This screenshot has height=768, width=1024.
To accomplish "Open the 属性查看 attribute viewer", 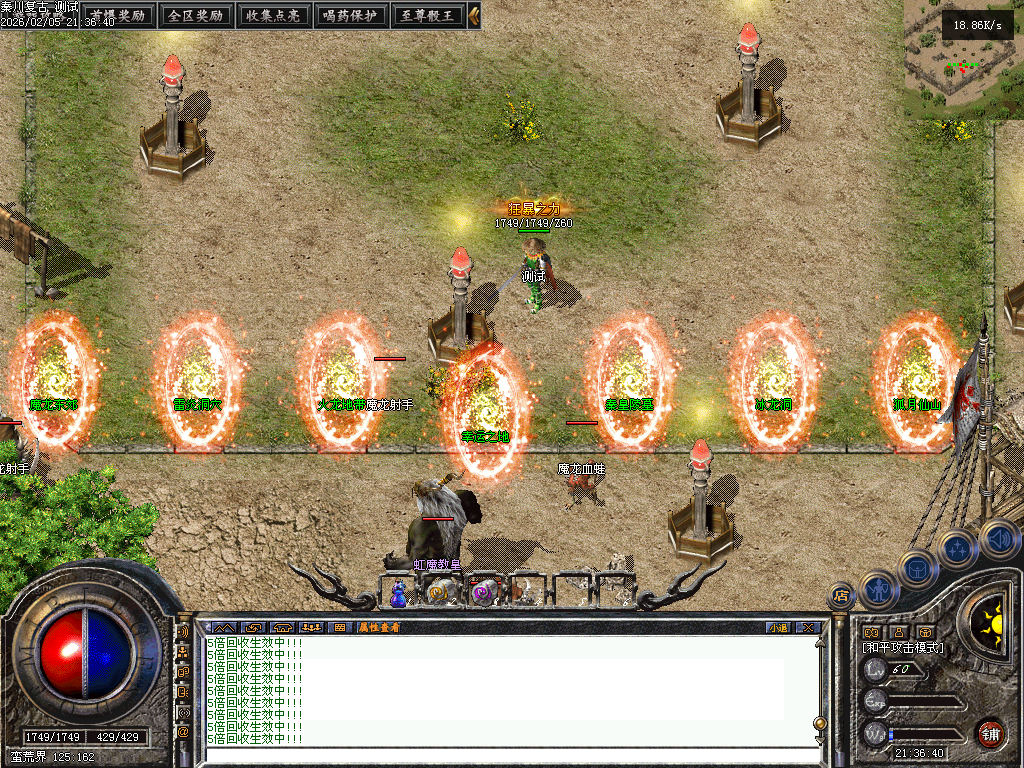I will coord(380,627).
